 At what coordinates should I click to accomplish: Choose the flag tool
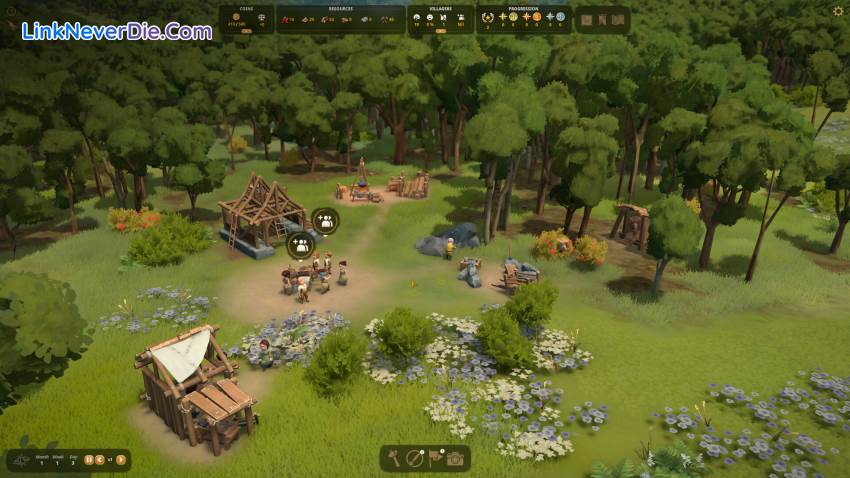(x=435, y=458)
